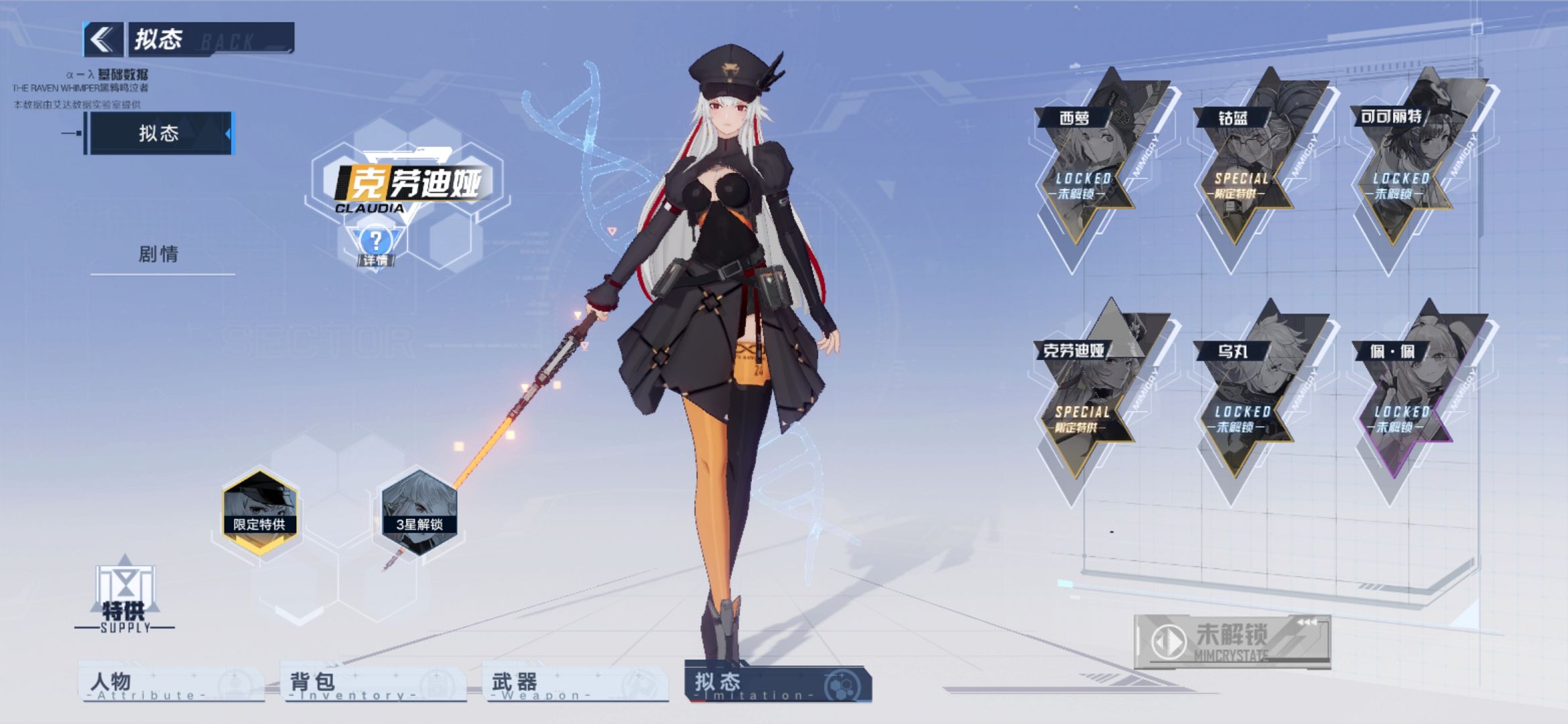The width and height of the screenshot is (1568, 724).
Task: Select the 拟态 side tab
Action: click(159, 133)
